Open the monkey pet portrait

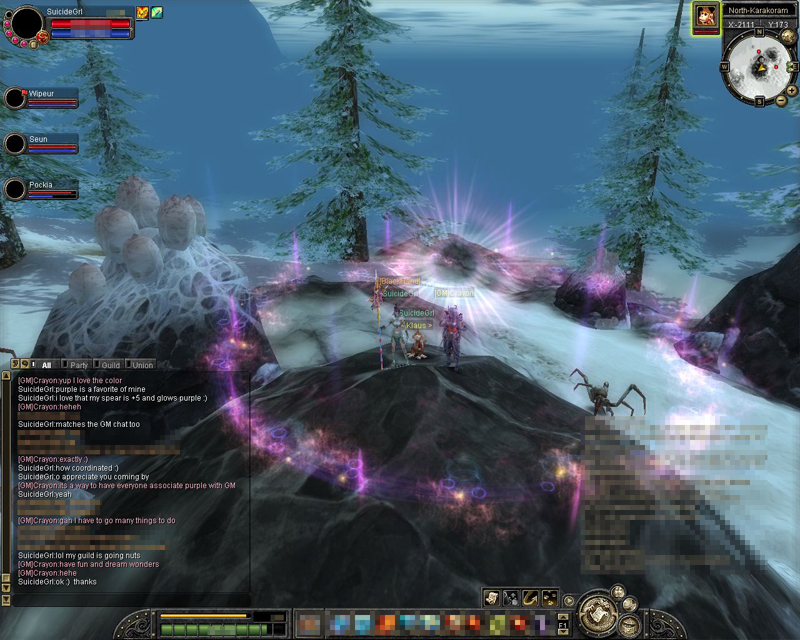(705, 16)
